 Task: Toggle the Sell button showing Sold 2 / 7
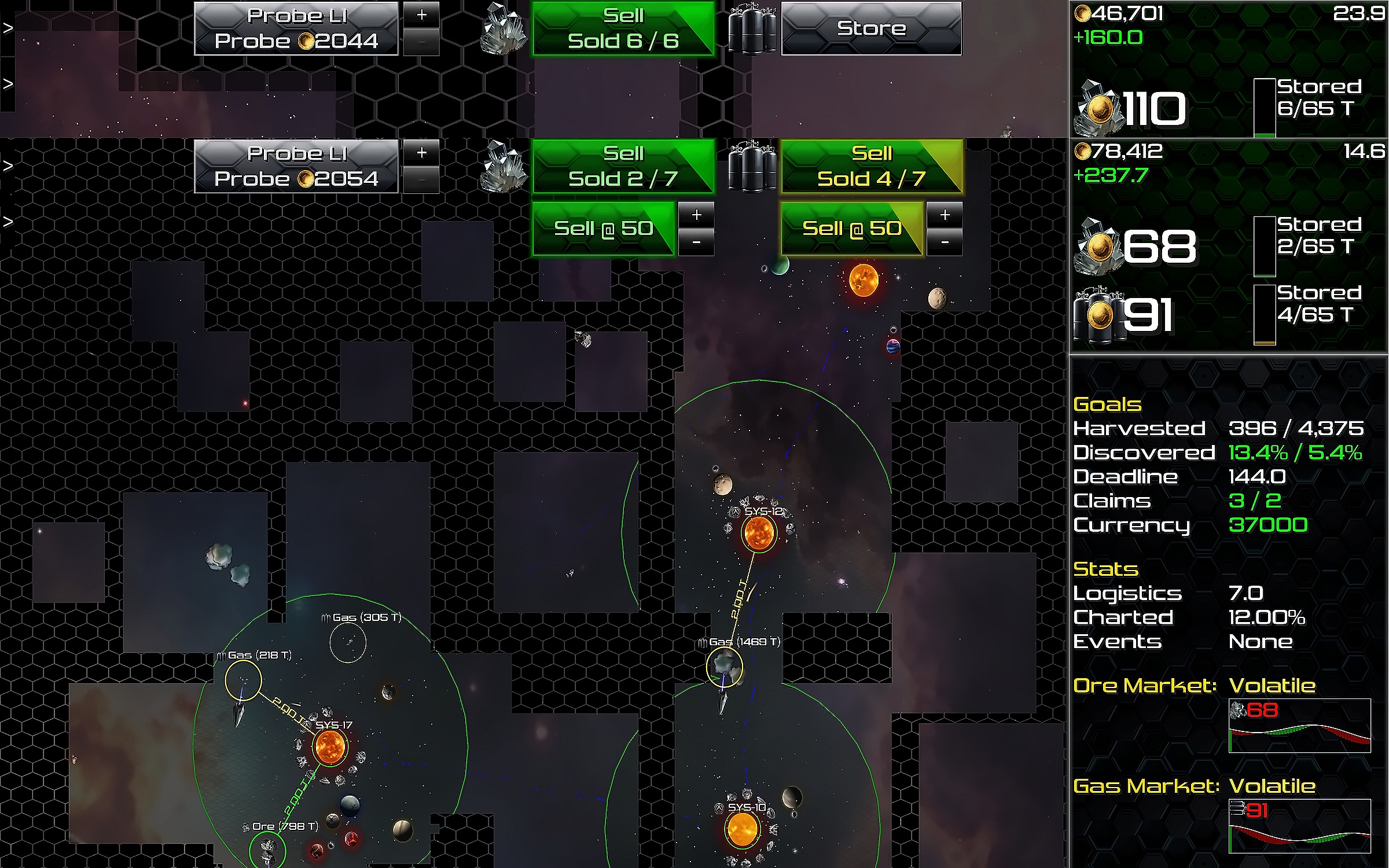click(623, 166)
